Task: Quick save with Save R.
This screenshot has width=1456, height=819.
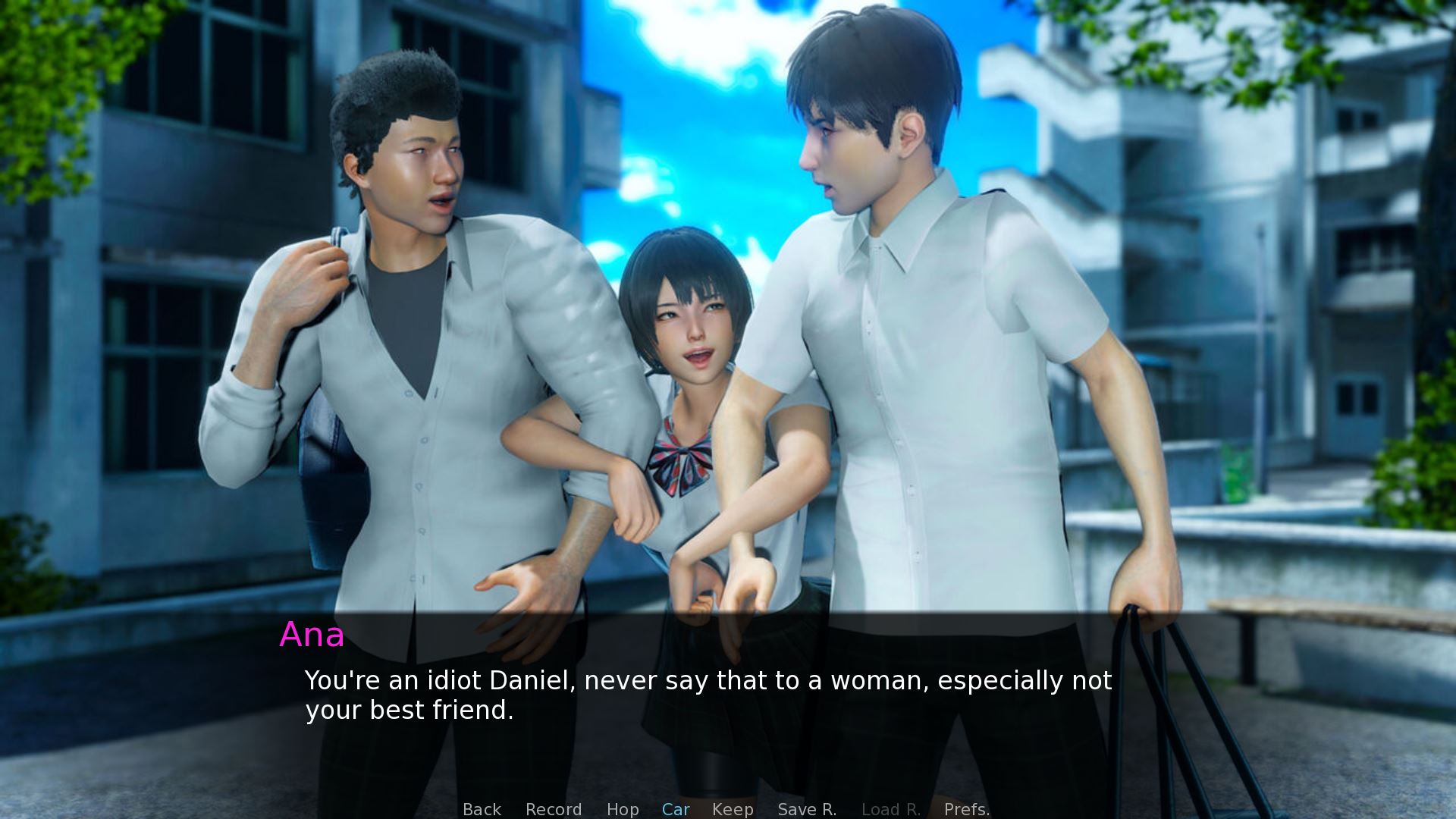Action: [807, 809]
